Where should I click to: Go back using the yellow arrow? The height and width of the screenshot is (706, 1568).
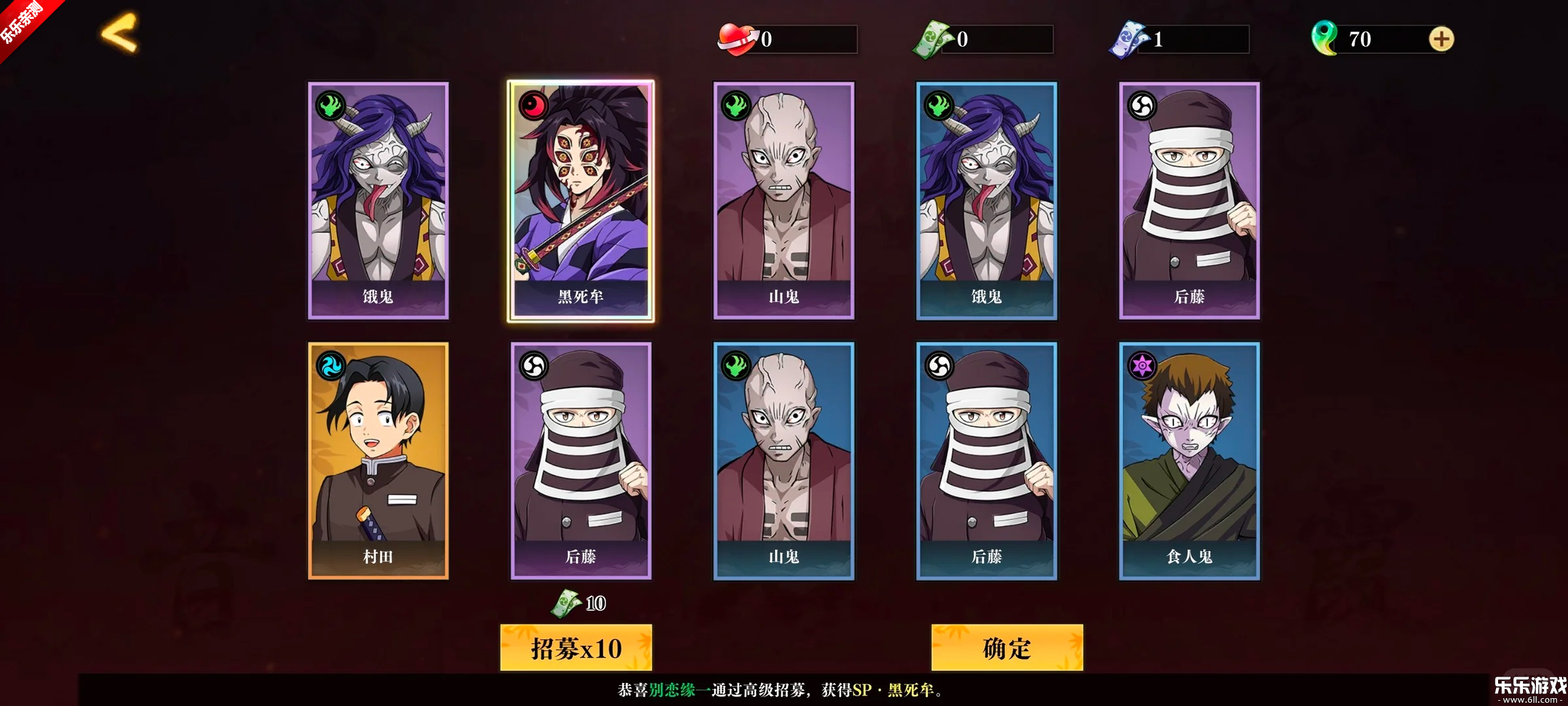(x=120, y=33)
